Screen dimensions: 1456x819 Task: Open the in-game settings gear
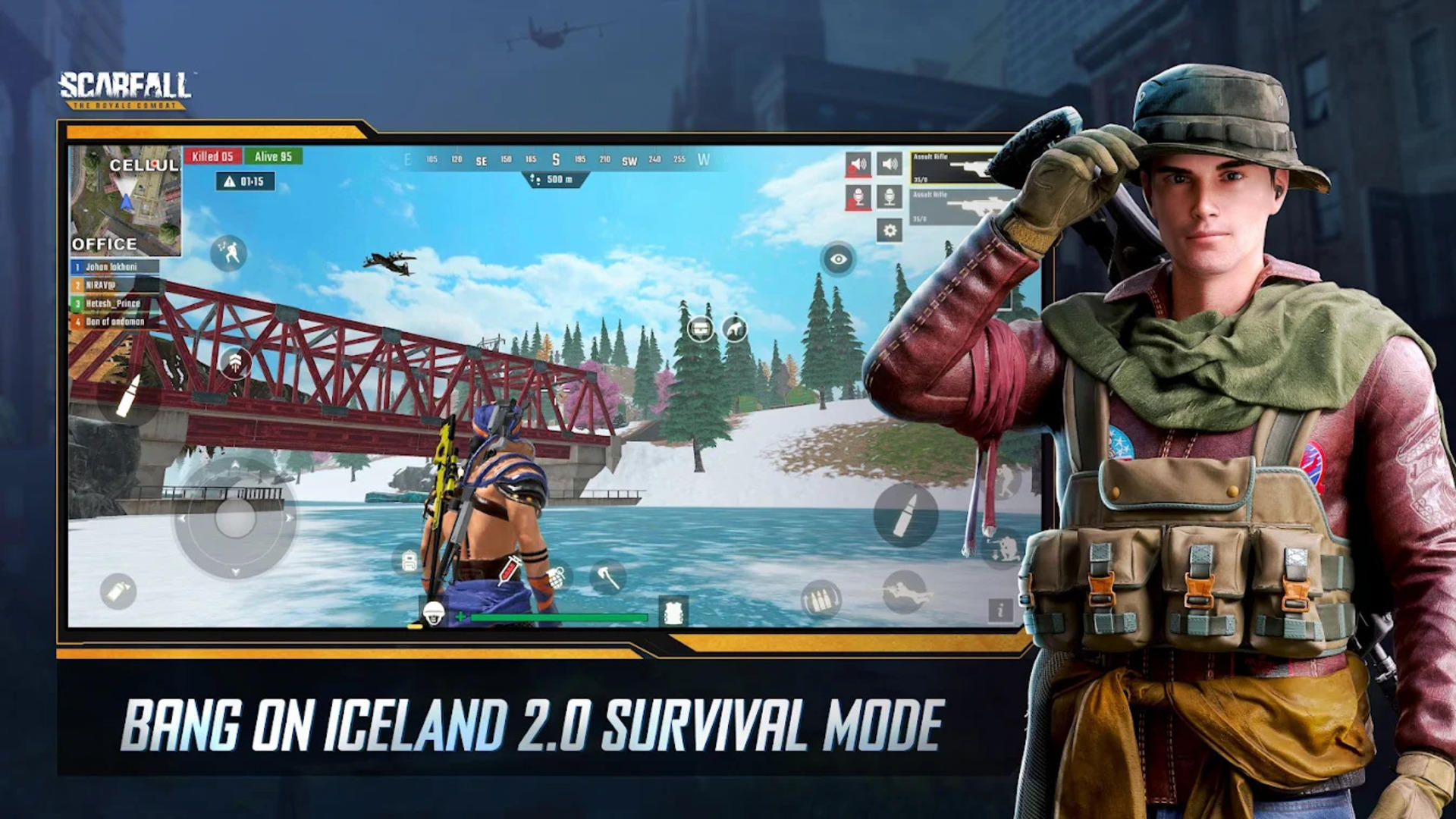(x=890, y=231)
